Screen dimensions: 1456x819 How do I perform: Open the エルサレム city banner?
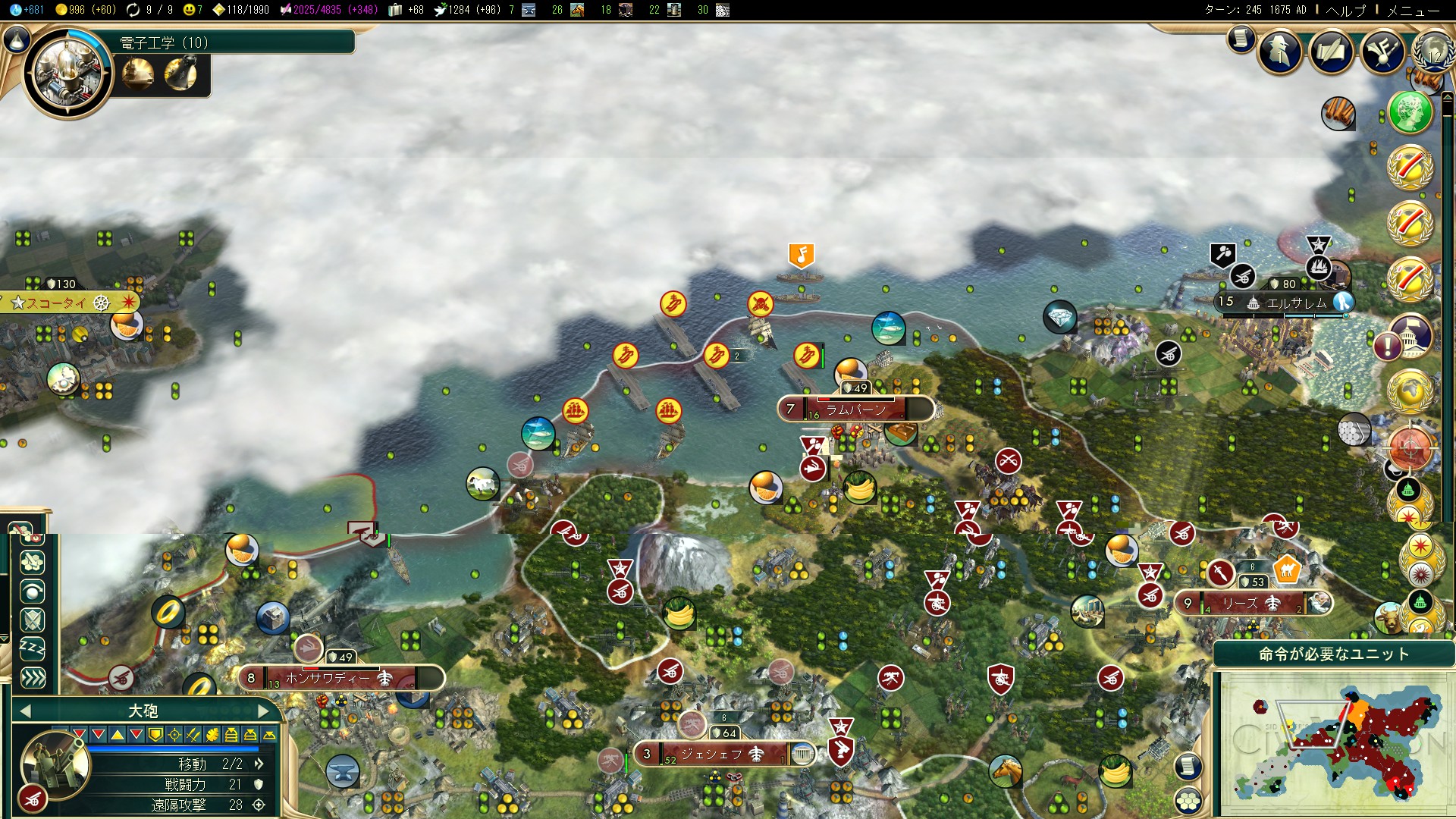tap(1297, 303)
